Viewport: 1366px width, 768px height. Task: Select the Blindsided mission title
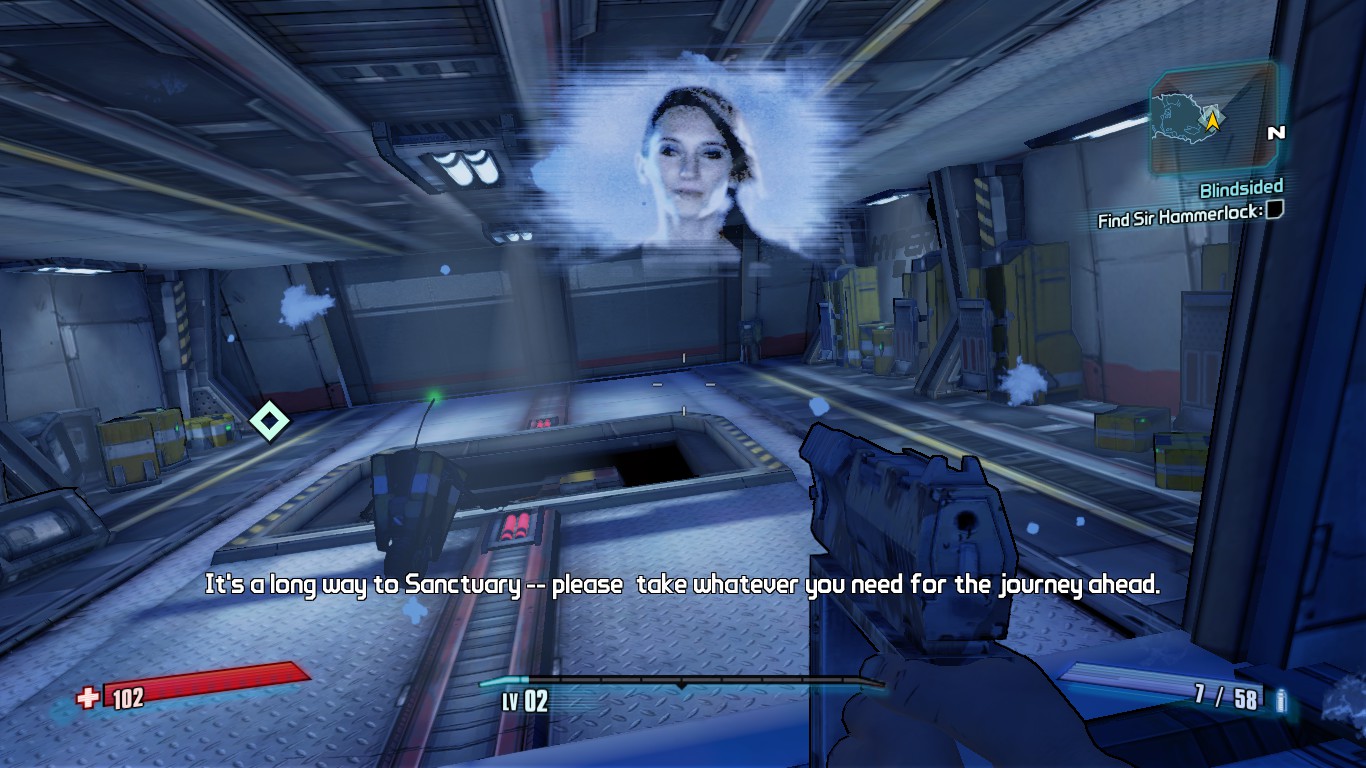(1241, 188)
